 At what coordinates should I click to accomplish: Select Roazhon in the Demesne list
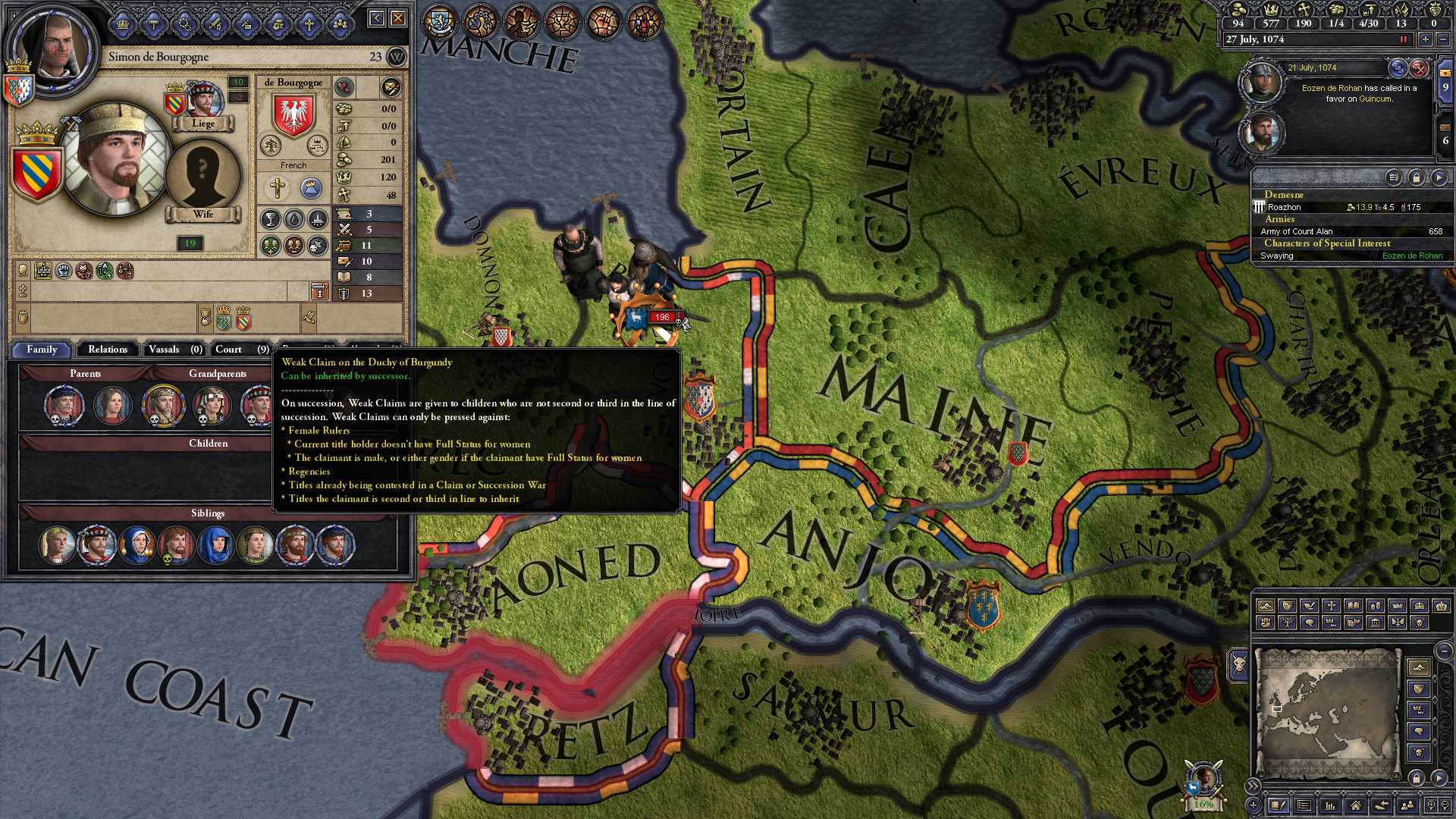(x=1285, y=207)
